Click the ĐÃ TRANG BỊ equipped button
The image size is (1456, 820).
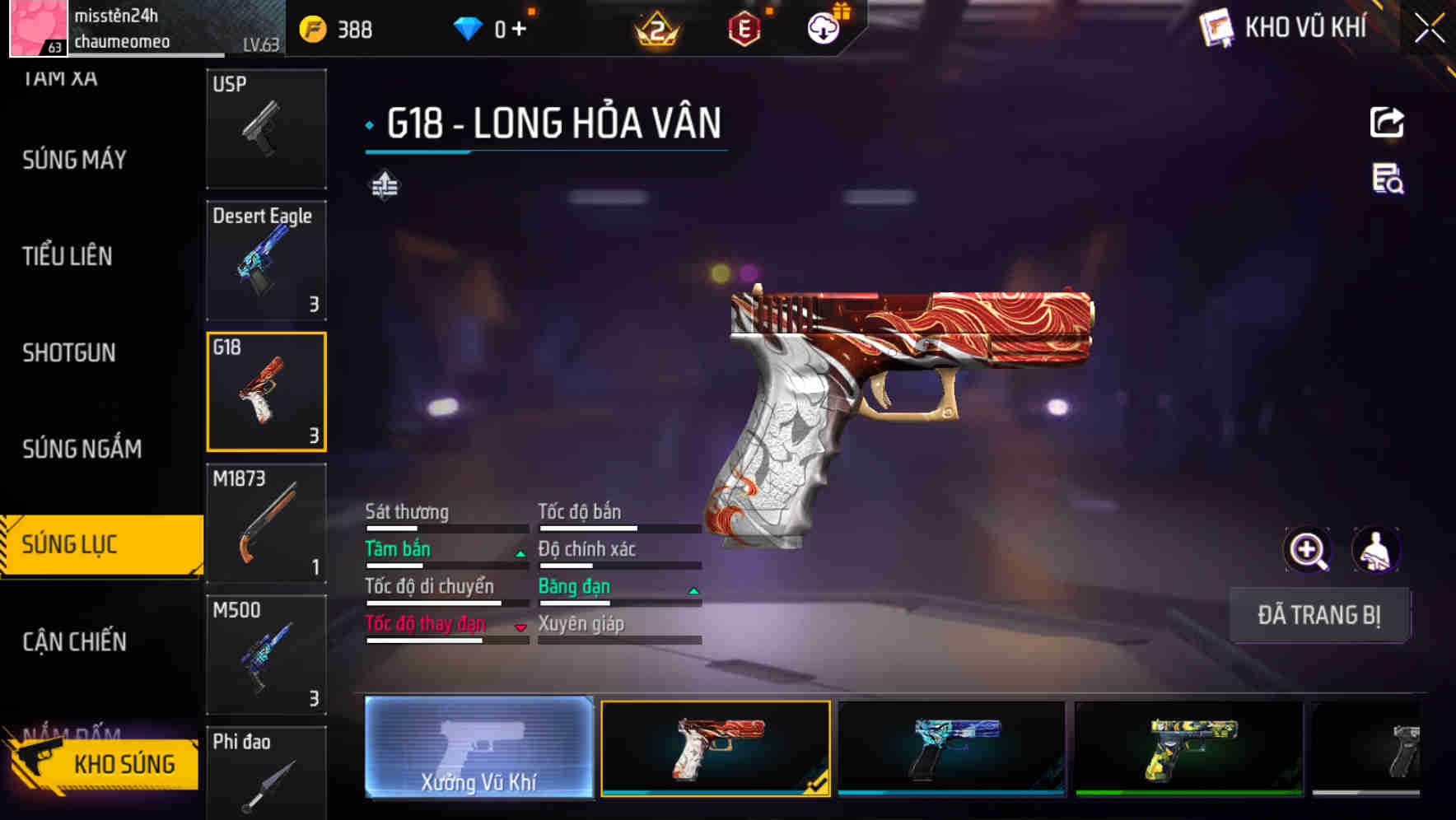1318,615
